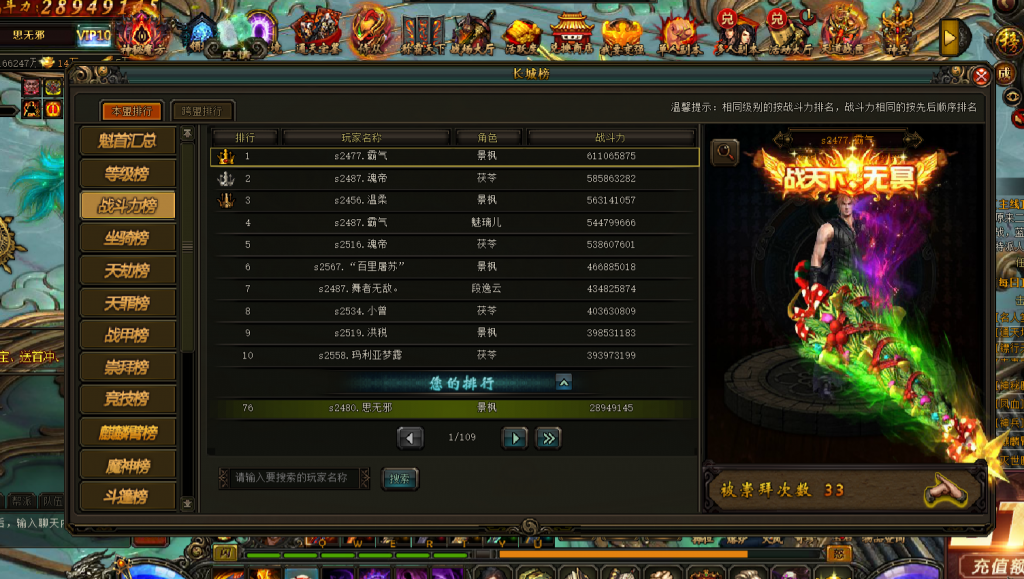Go to the previous ranking page
Image resolution: width=1024 pixels, height=579 pixels.
(410, 437)
